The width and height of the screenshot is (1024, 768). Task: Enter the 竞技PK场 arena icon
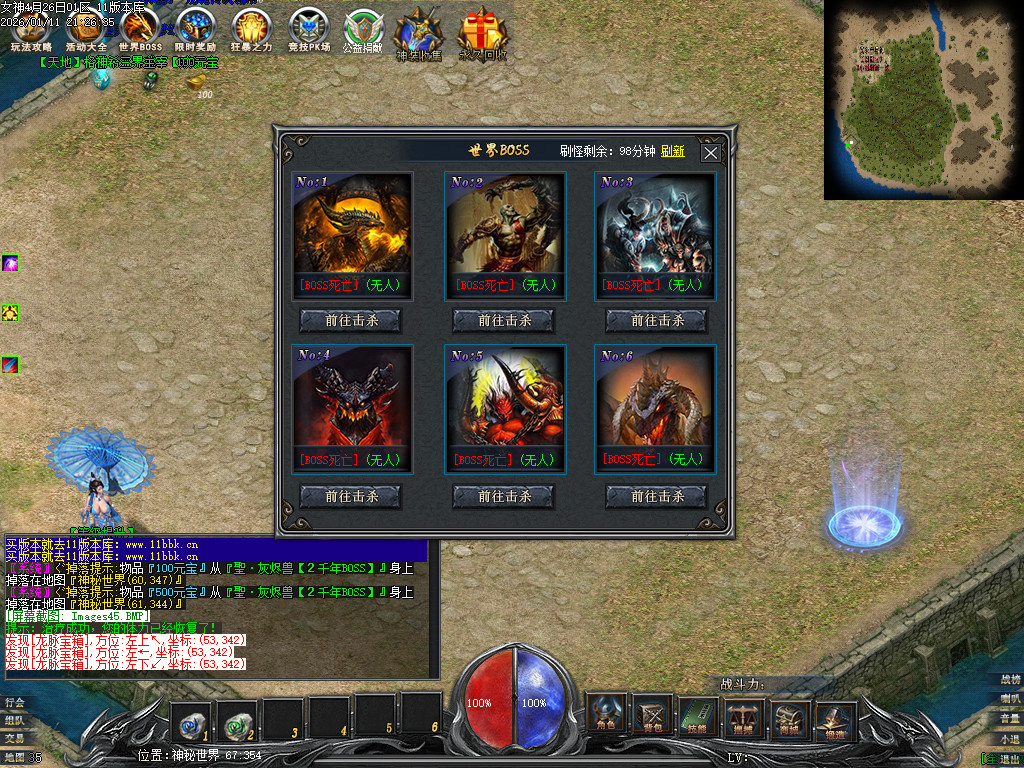[307, 30]
